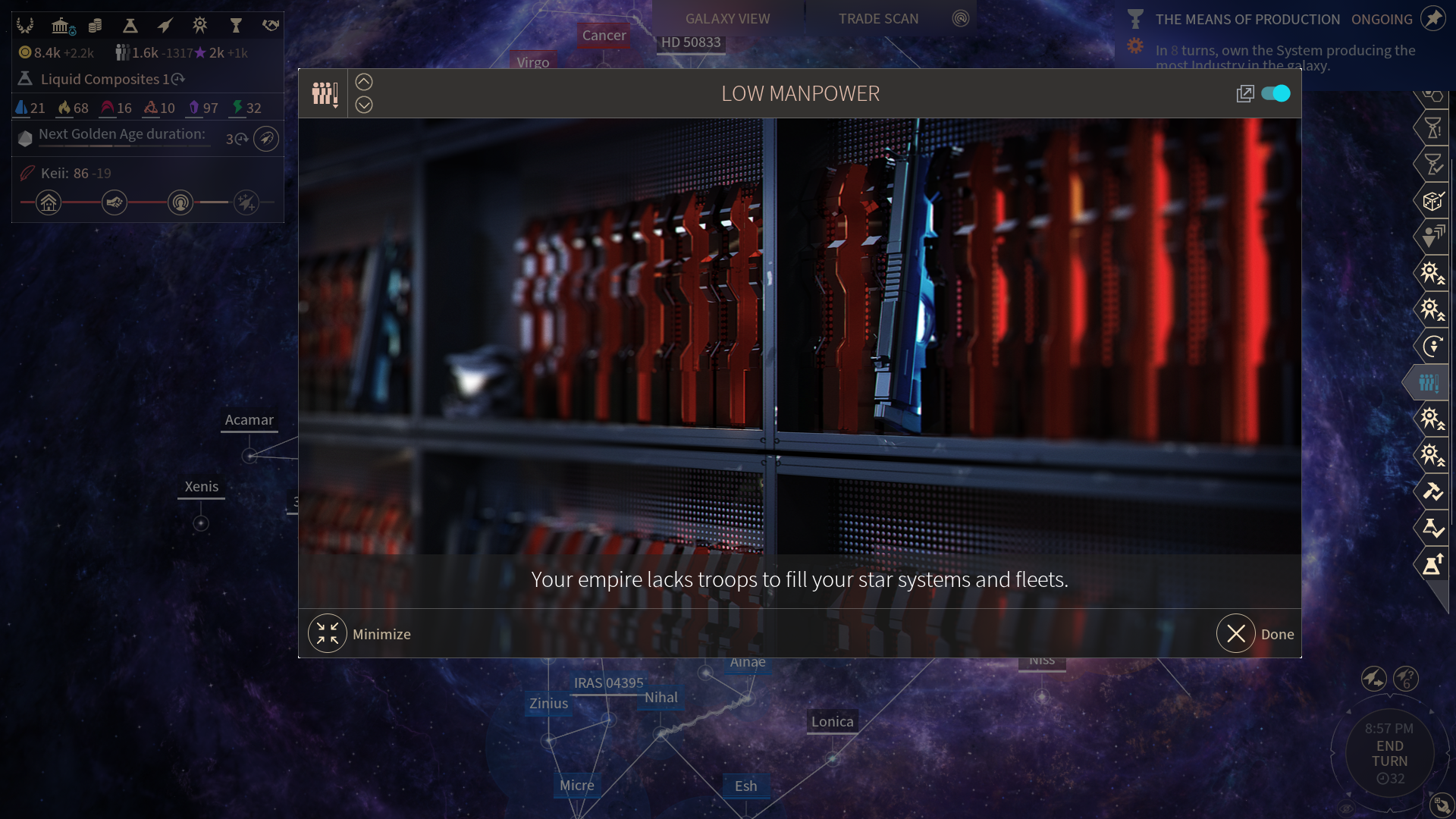The height and width of the screenshot is (819, 1456).
Task: Select the hammer-and-check notification in the side list
Action: 1432,491
